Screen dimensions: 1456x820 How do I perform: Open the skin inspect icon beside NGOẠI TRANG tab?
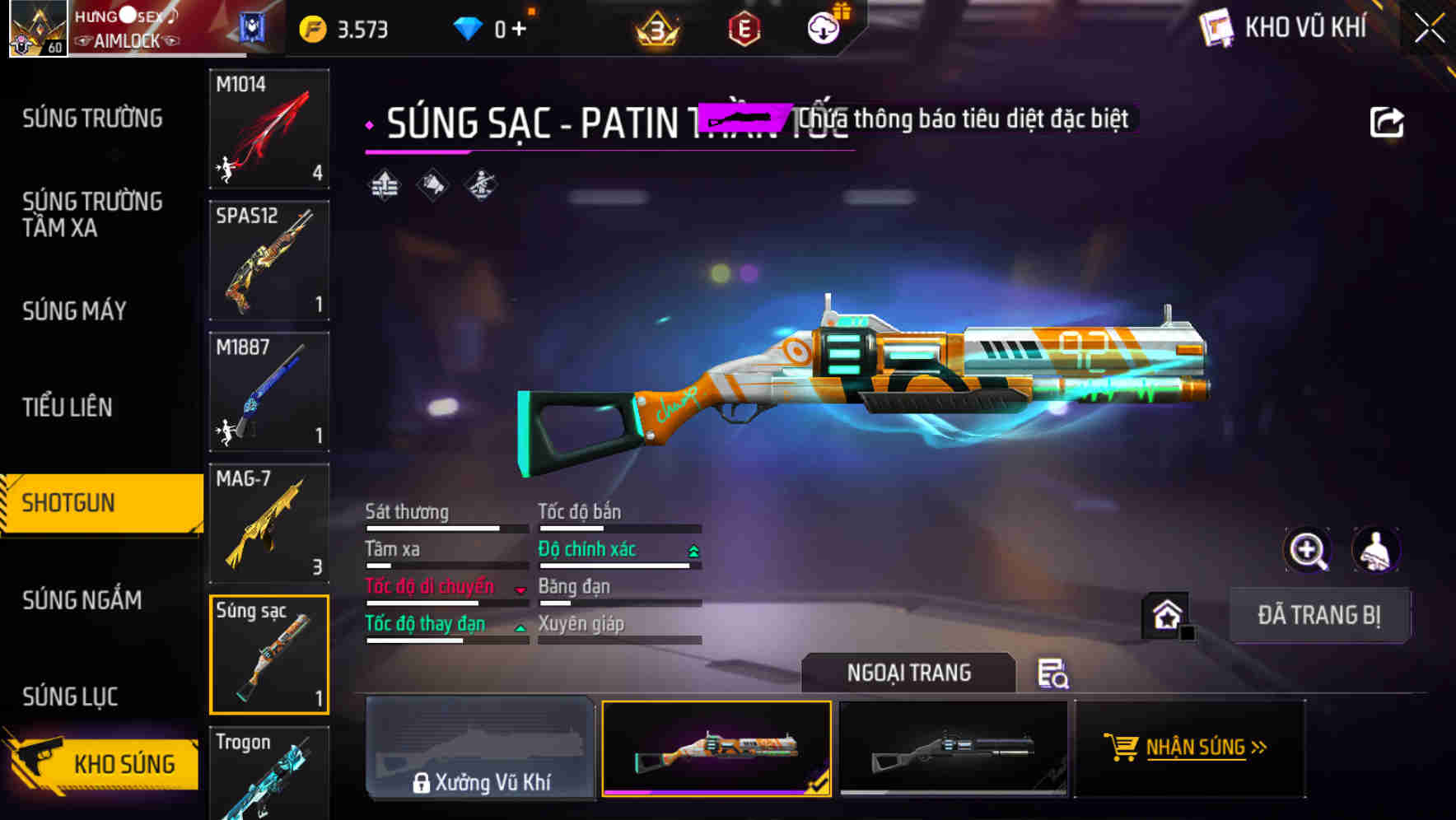click(x=1054, y=673)
